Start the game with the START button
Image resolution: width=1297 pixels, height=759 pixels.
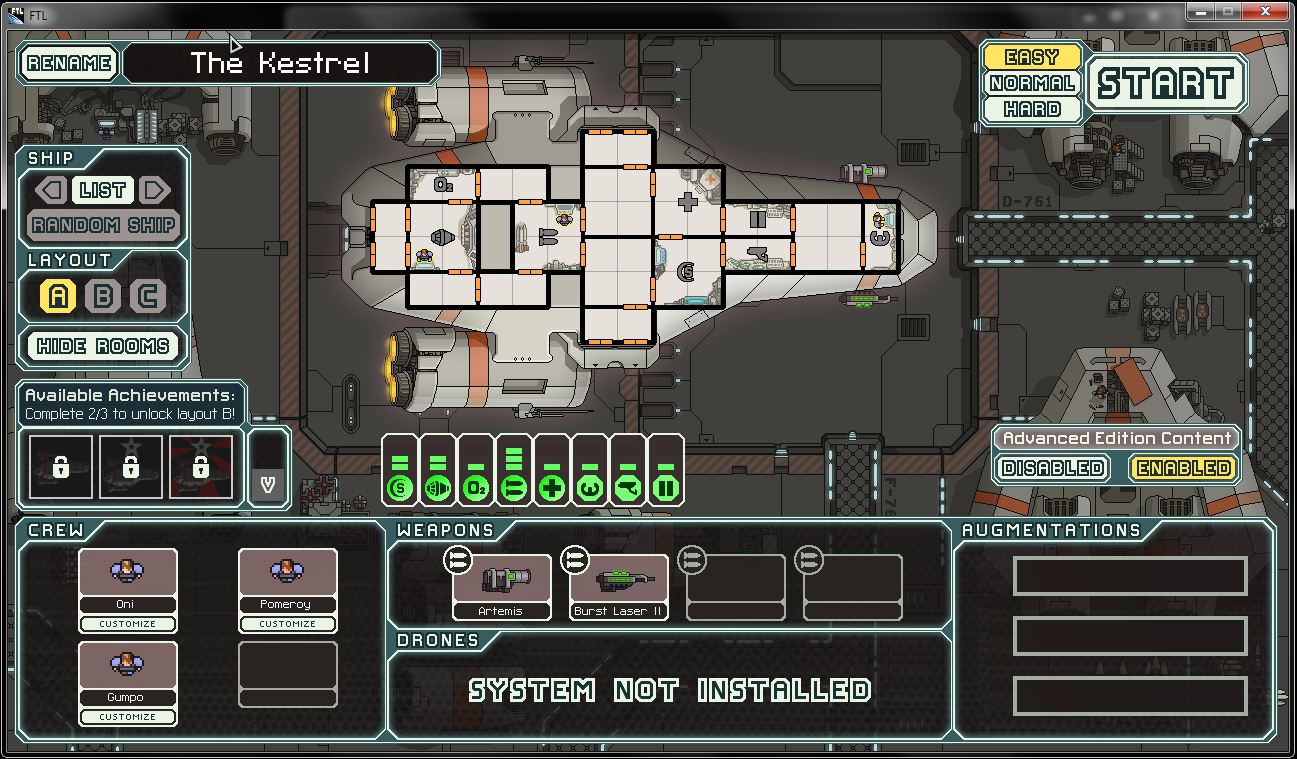tap(1166, 83)
